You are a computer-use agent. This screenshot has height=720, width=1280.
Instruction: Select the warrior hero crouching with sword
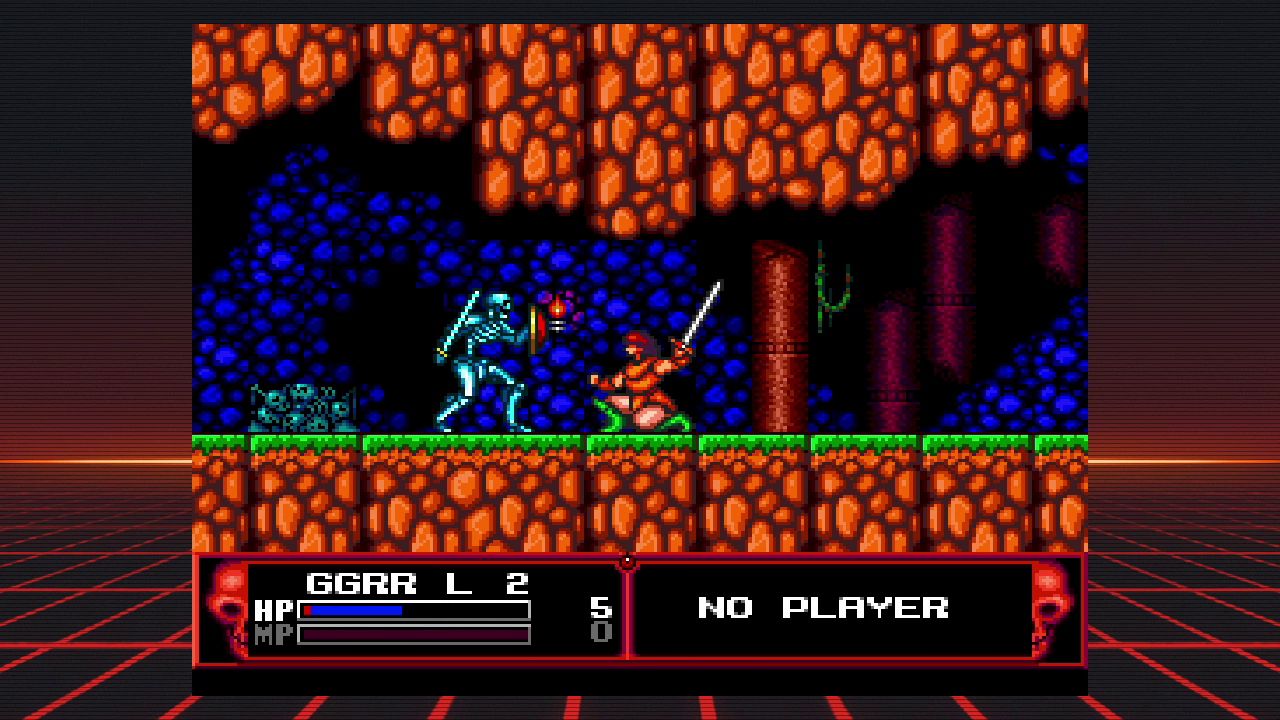pos(645,380)
